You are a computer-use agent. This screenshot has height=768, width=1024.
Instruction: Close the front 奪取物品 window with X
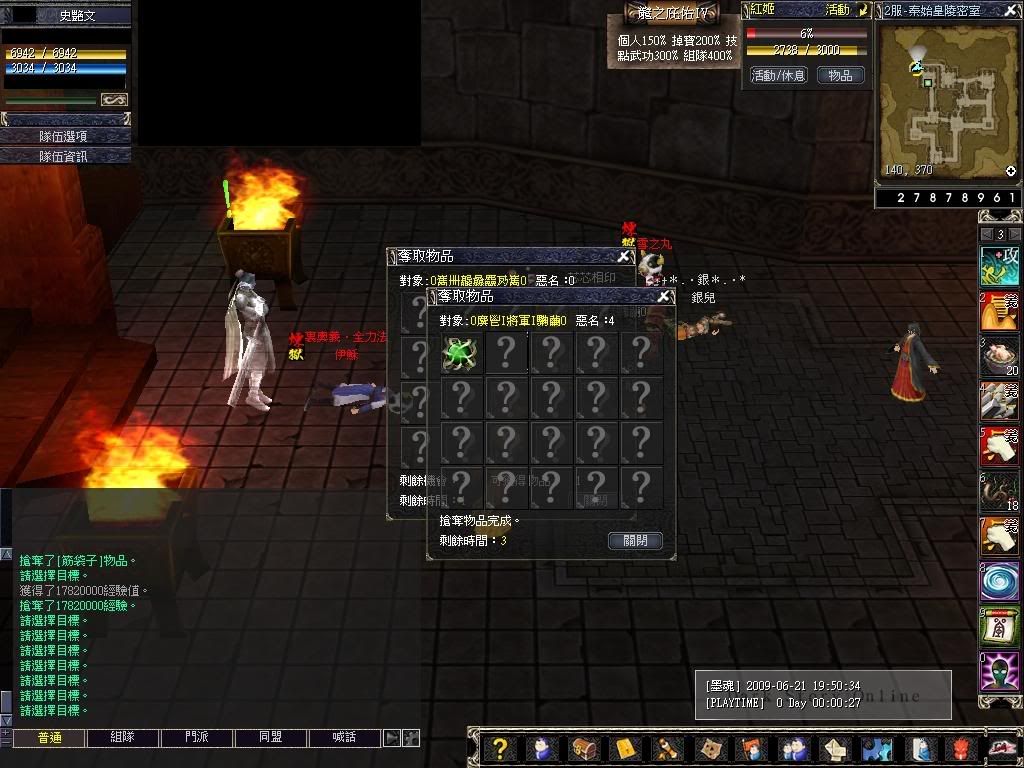click(x=664, y=297)
